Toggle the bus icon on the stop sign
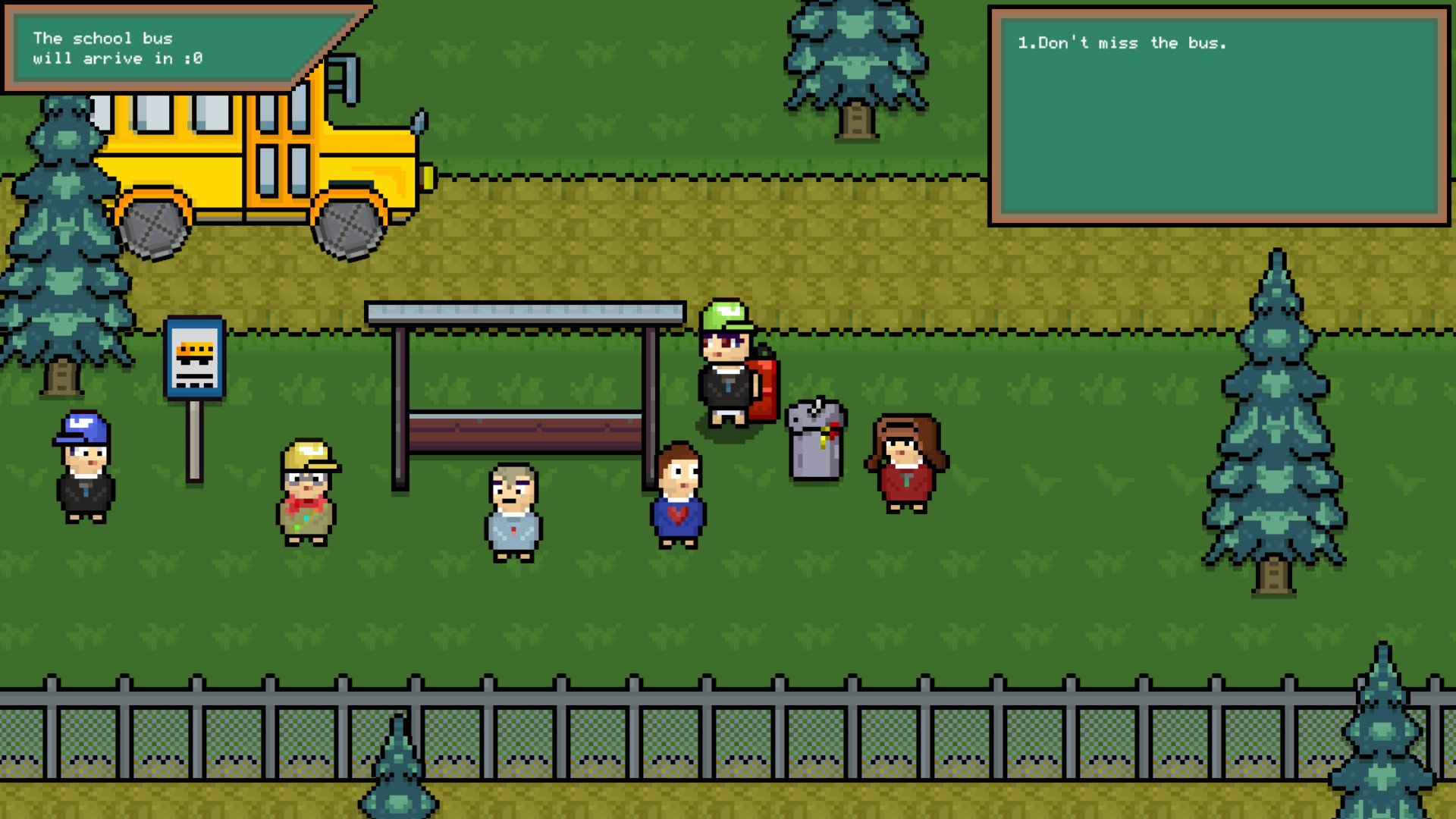Image resolution: width=1456 pixels, height=819 pixels. (x=193, y=349)
